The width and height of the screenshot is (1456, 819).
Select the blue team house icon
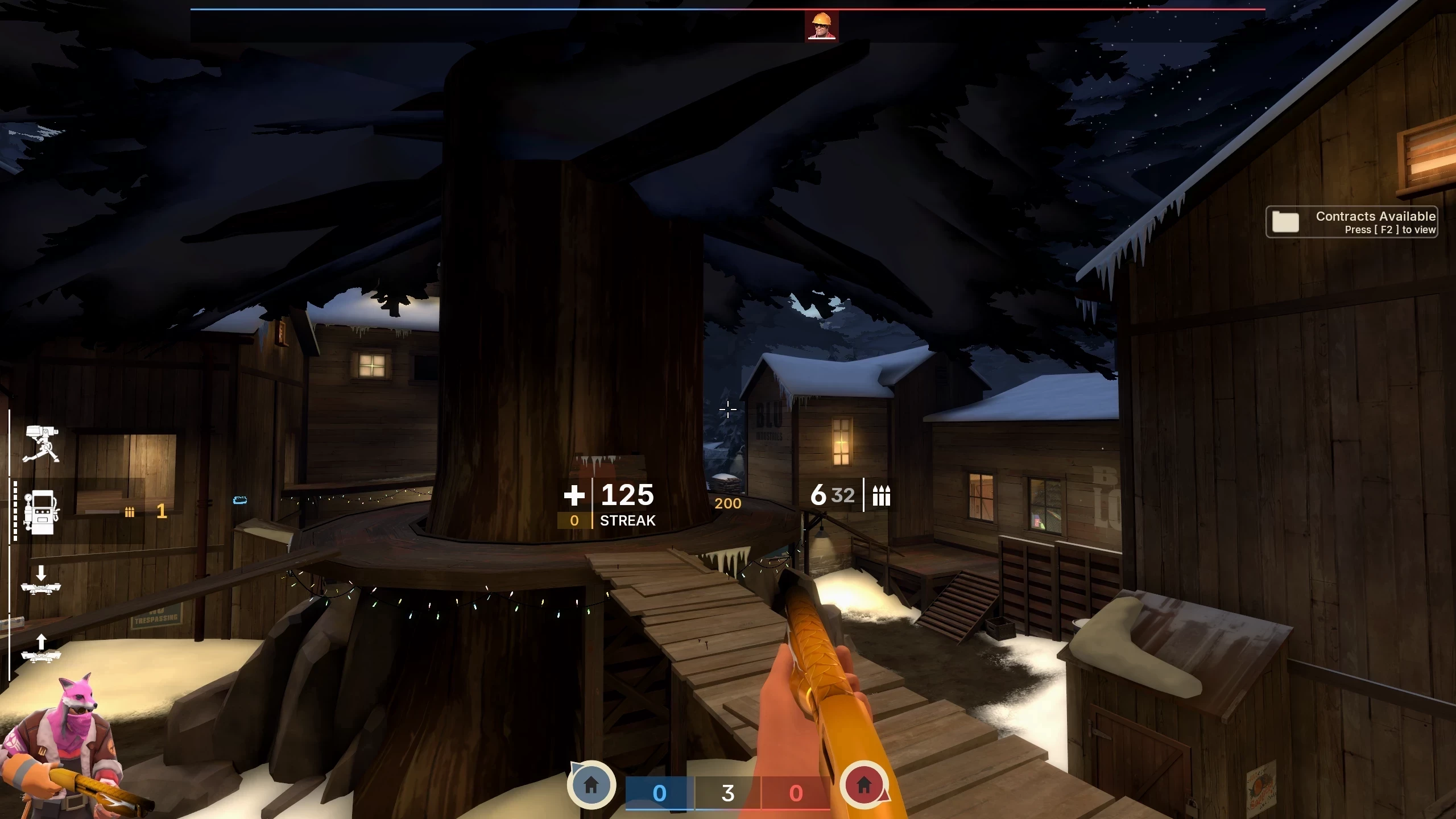591,785
